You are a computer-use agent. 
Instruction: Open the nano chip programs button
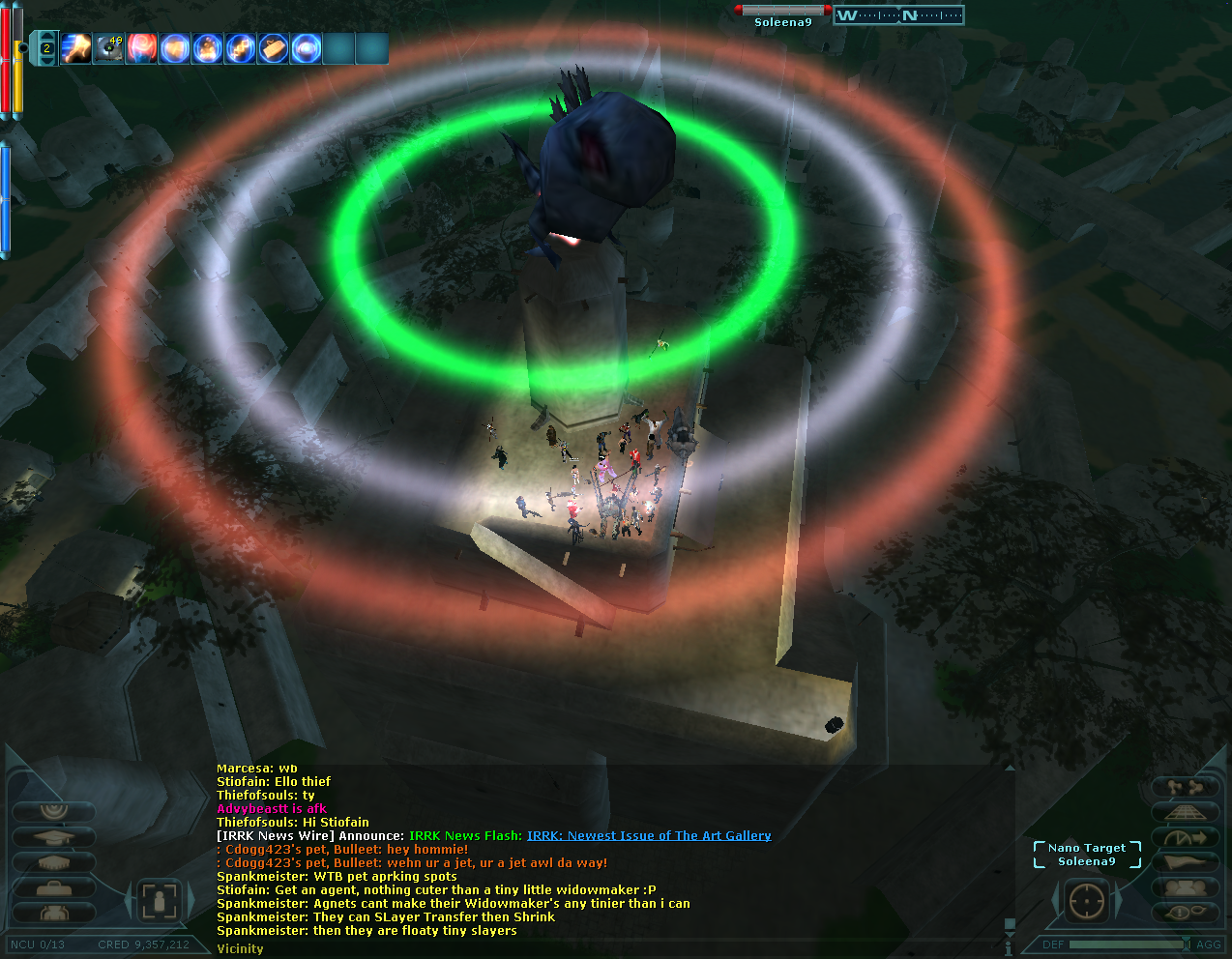coord(54,862)
